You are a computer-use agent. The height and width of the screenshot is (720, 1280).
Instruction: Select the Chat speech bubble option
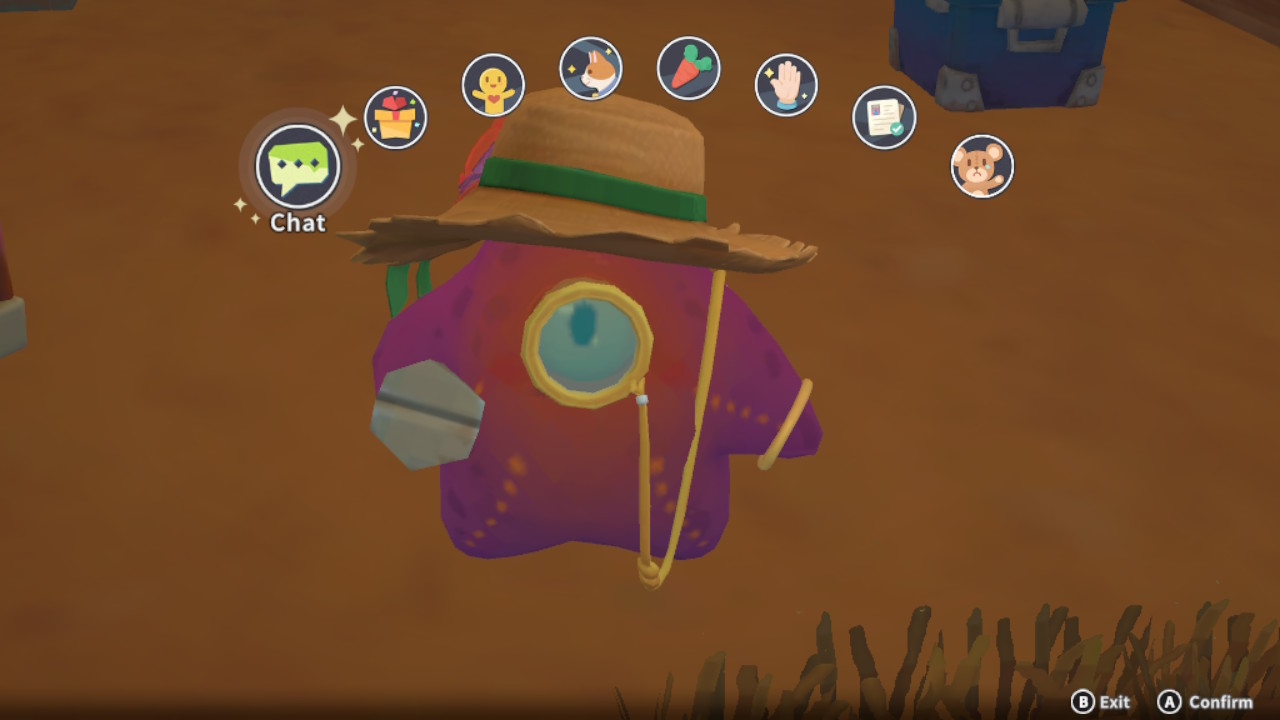coord(298,166)
